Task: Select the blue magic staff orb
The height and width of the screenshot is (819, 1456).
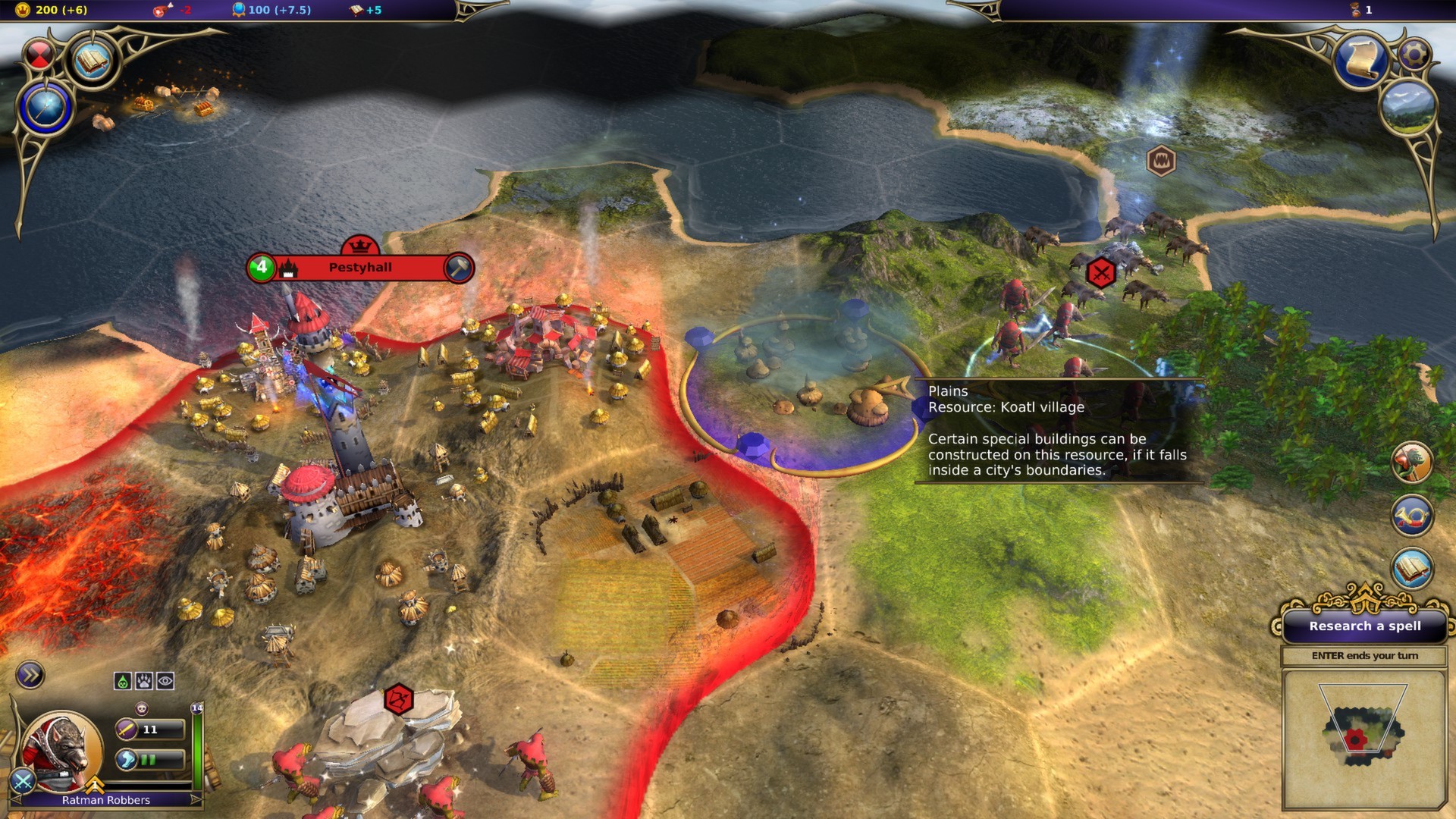Action: [45, 108]
